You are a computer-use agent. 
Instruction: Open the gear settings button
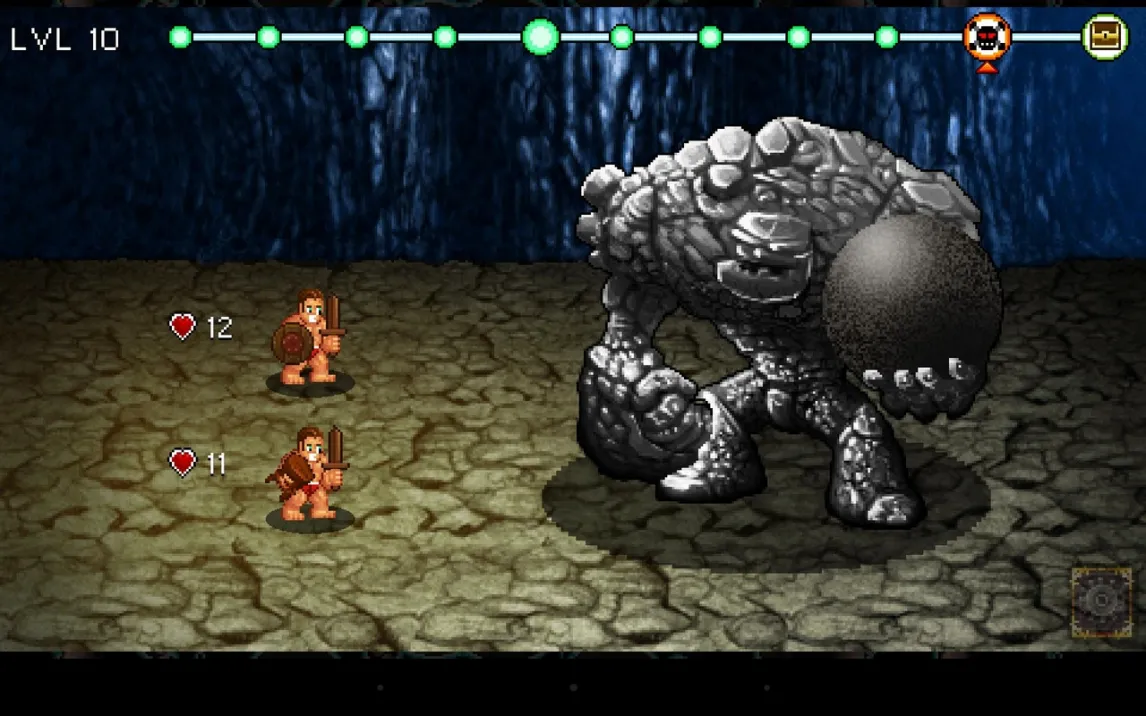[1101, 602]
